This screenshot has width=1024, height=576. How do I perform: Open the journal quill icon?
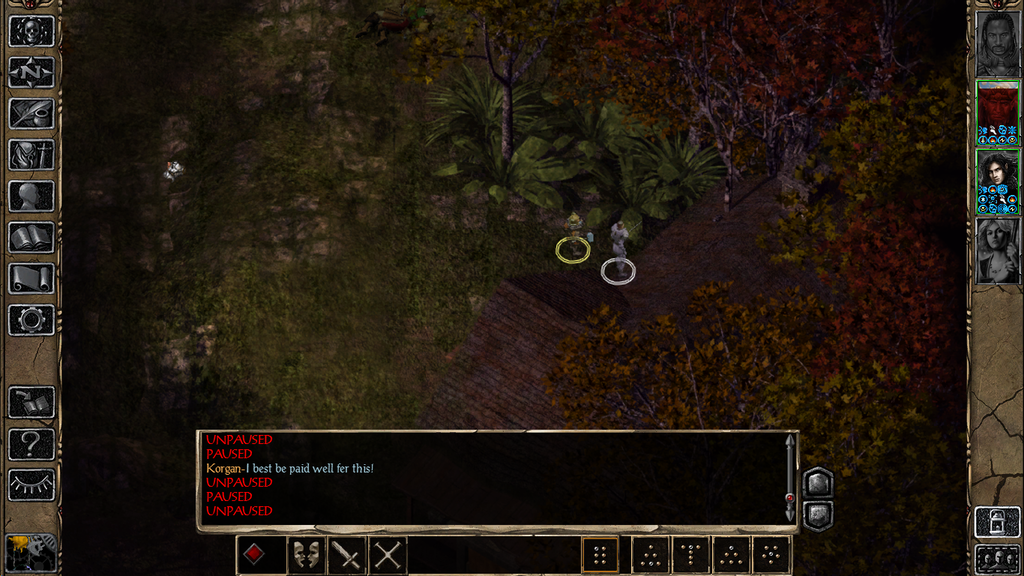point(31,113)
